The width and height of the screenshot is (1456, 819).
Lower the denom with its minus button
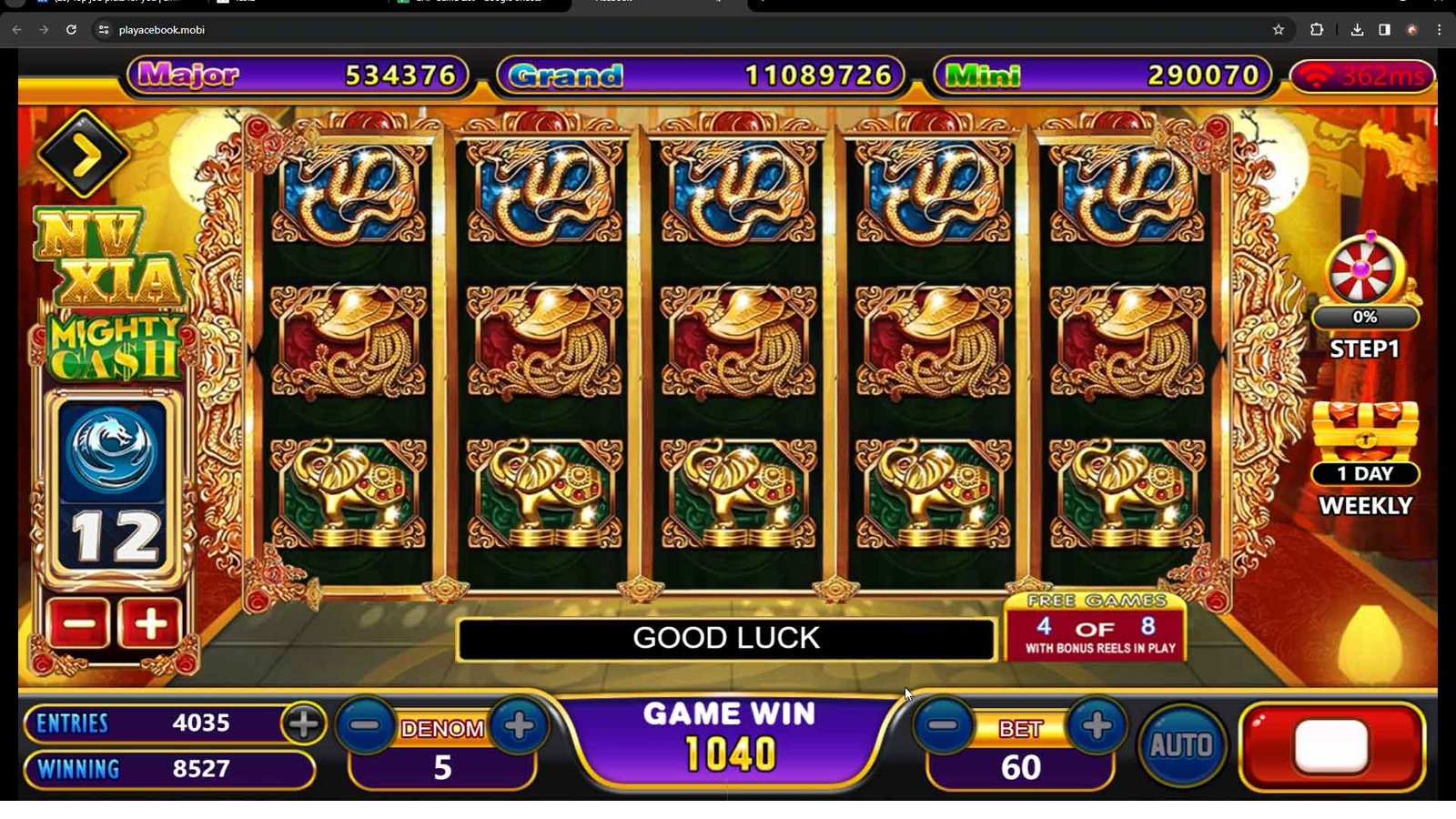pos(366,726)
